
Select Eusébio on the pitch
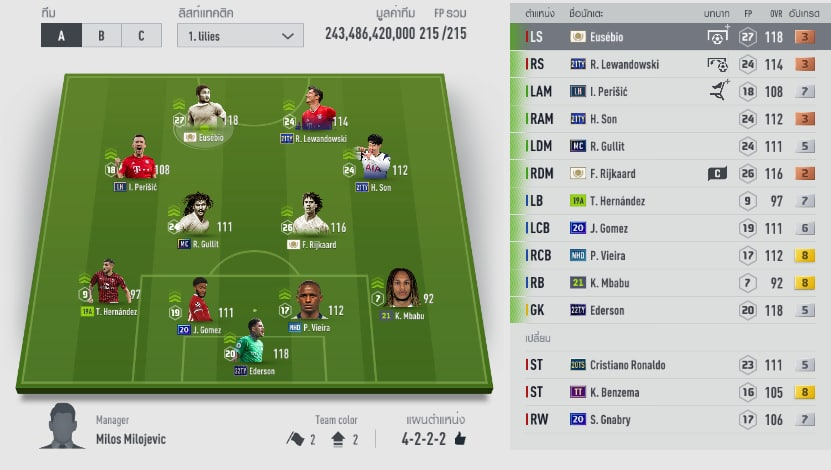(x=208, y=108)
